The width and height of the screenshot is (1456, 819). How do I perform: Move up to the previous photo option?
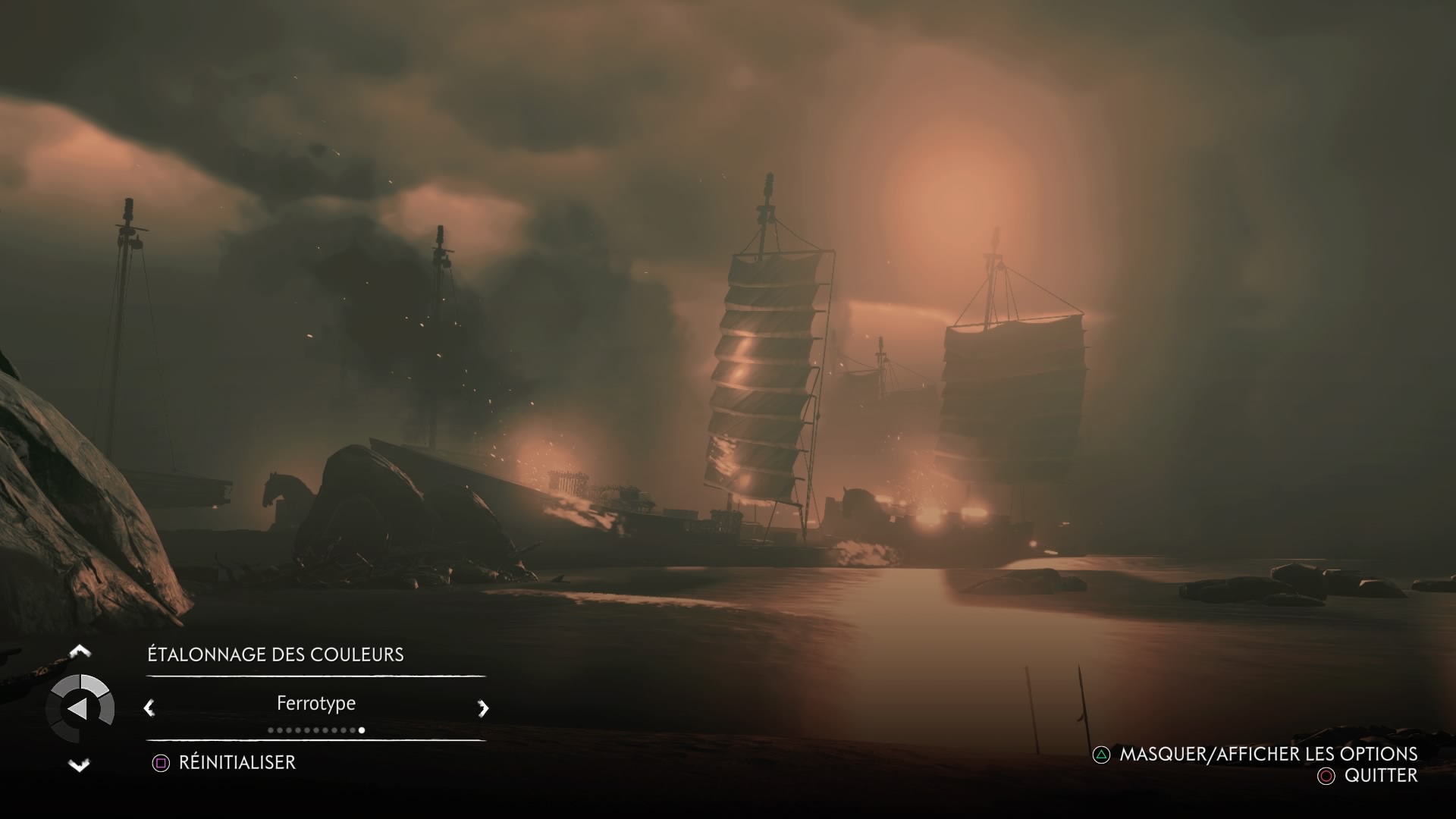pyautogui.click(x=80, y=651)
